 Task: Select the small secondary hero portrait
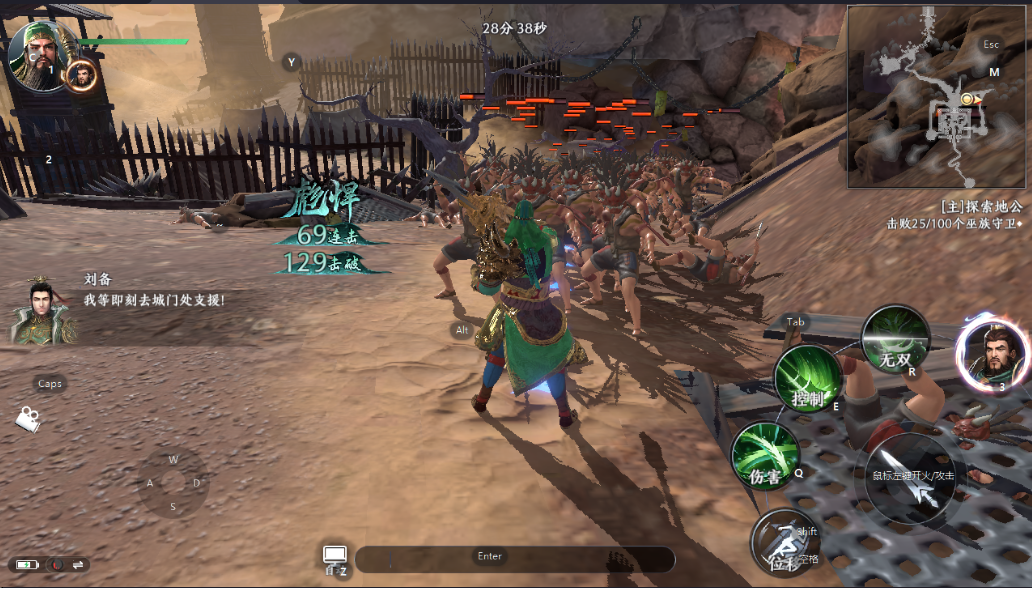coord(81,74)
